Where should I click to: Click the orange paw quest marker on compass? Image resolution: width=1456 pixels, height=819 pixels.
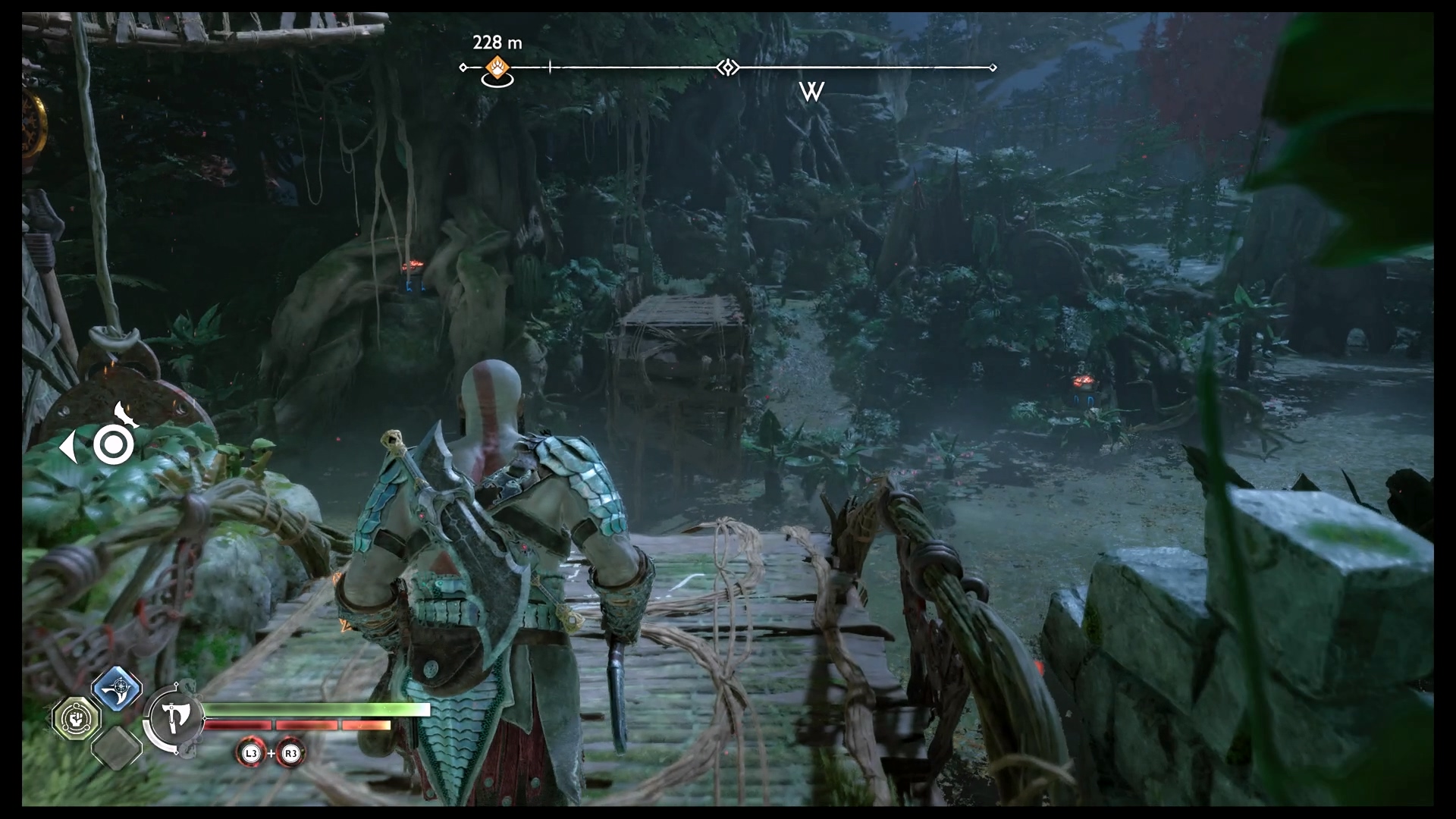[x=497, y=67]
